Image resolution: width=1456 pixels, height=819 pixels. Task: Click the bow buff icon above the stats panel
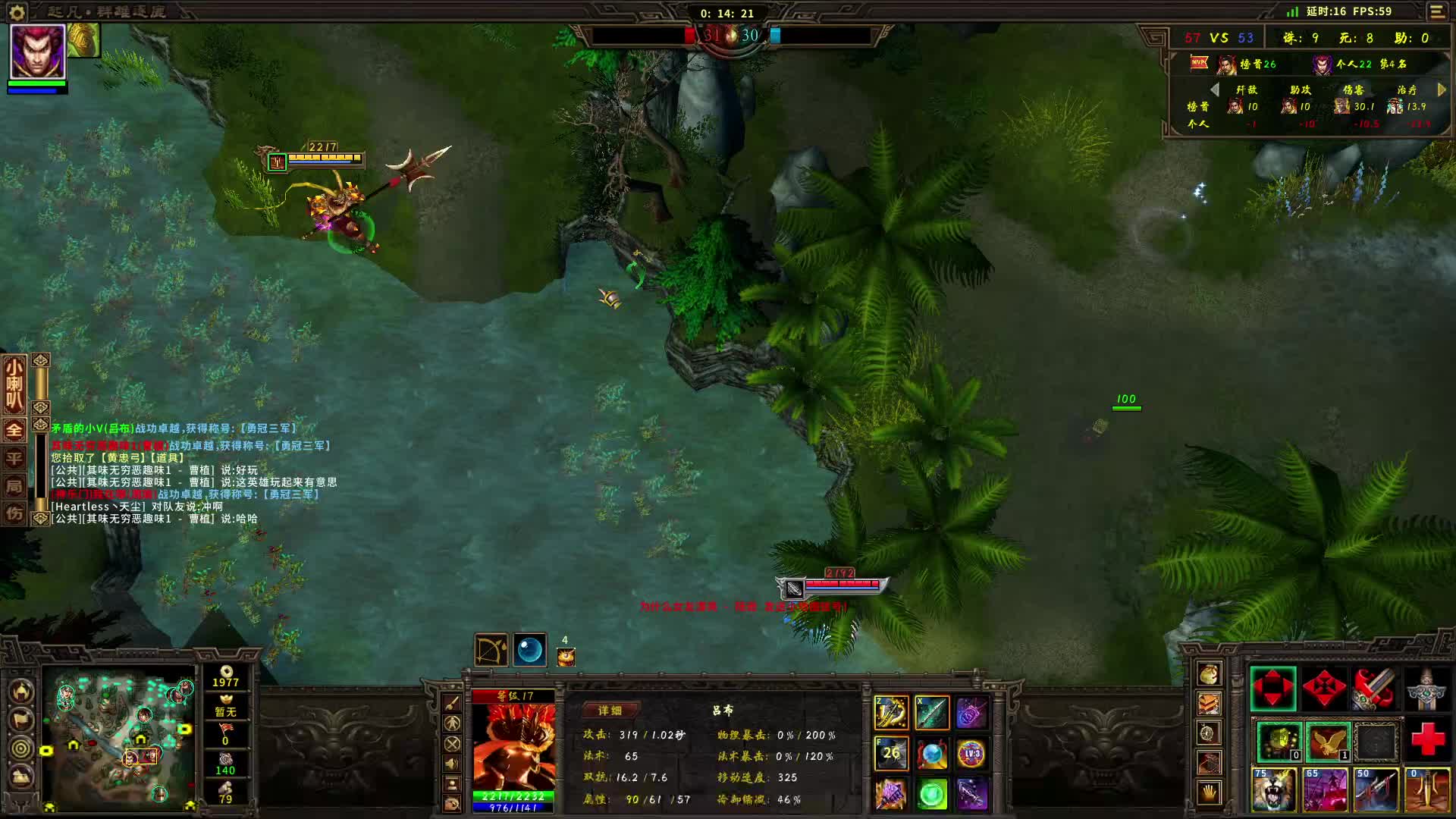(491, 650)
